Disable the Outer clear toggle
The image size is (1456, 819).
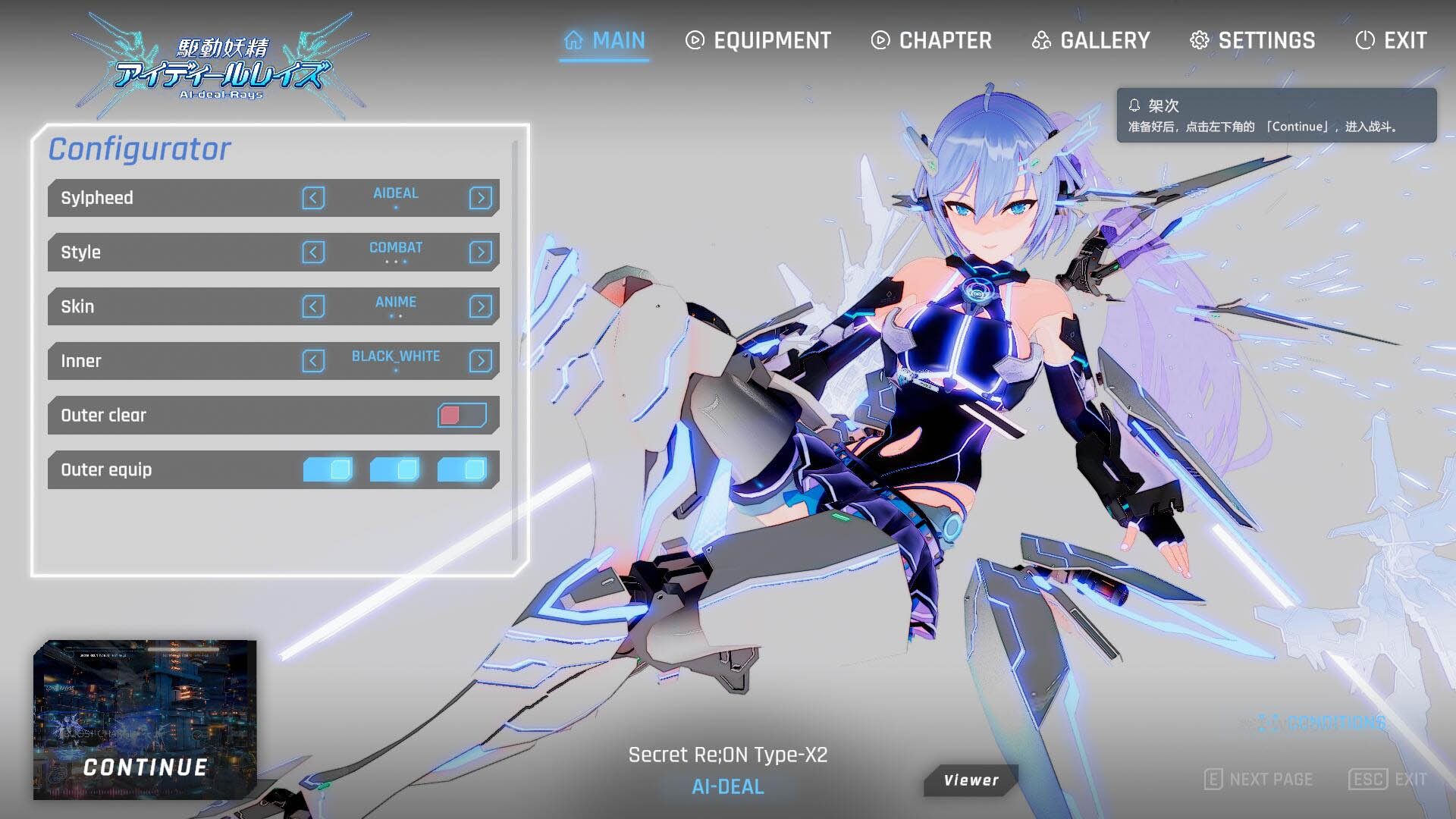pos(461,416)
